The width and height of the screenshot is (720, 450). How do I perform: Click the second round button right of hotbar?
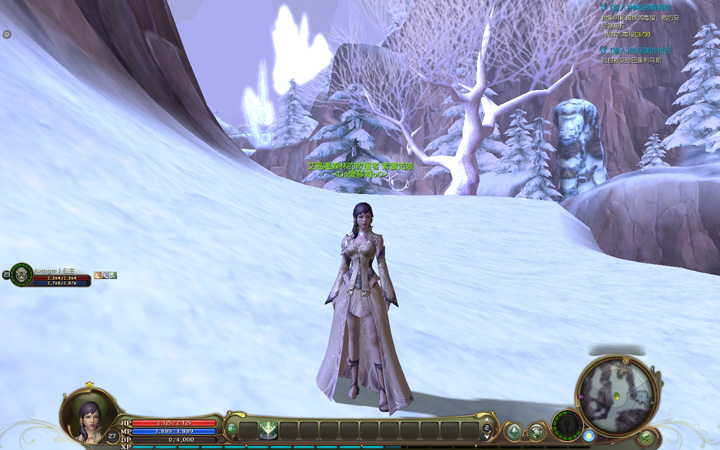[537, 431]
